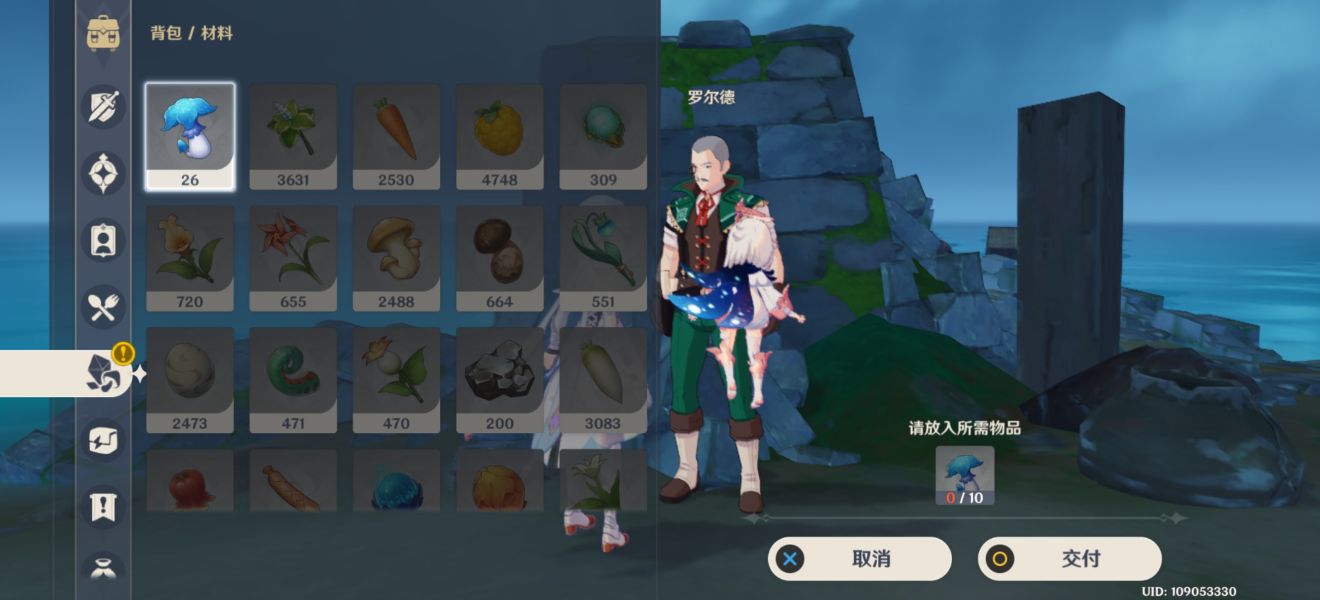Select the blue mushroom item with 26
Viewport: 1320px width, 600px height.
(x=190, y=135)
